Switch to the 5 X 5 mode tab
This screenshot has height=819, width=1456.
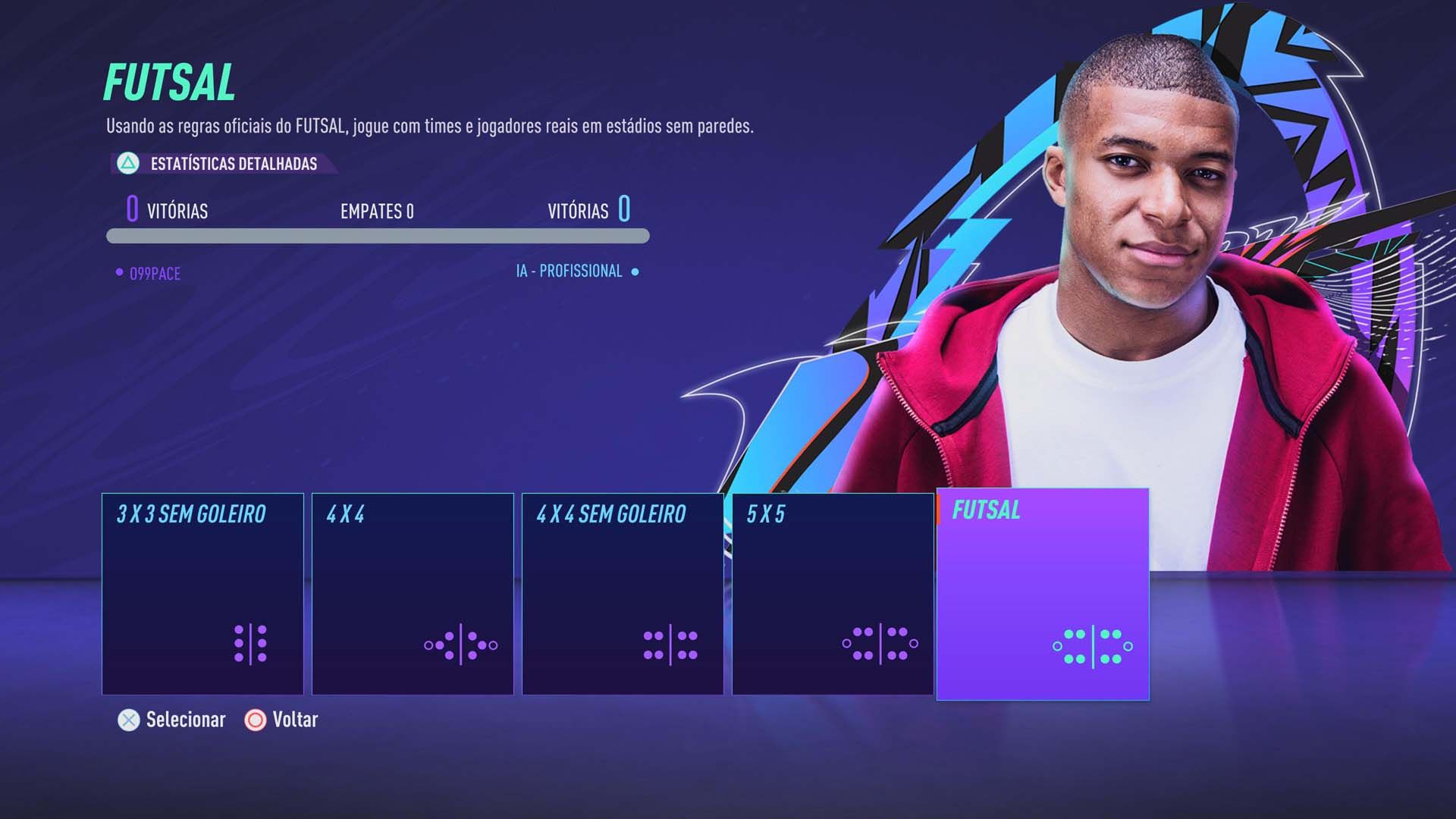[832, 593]
